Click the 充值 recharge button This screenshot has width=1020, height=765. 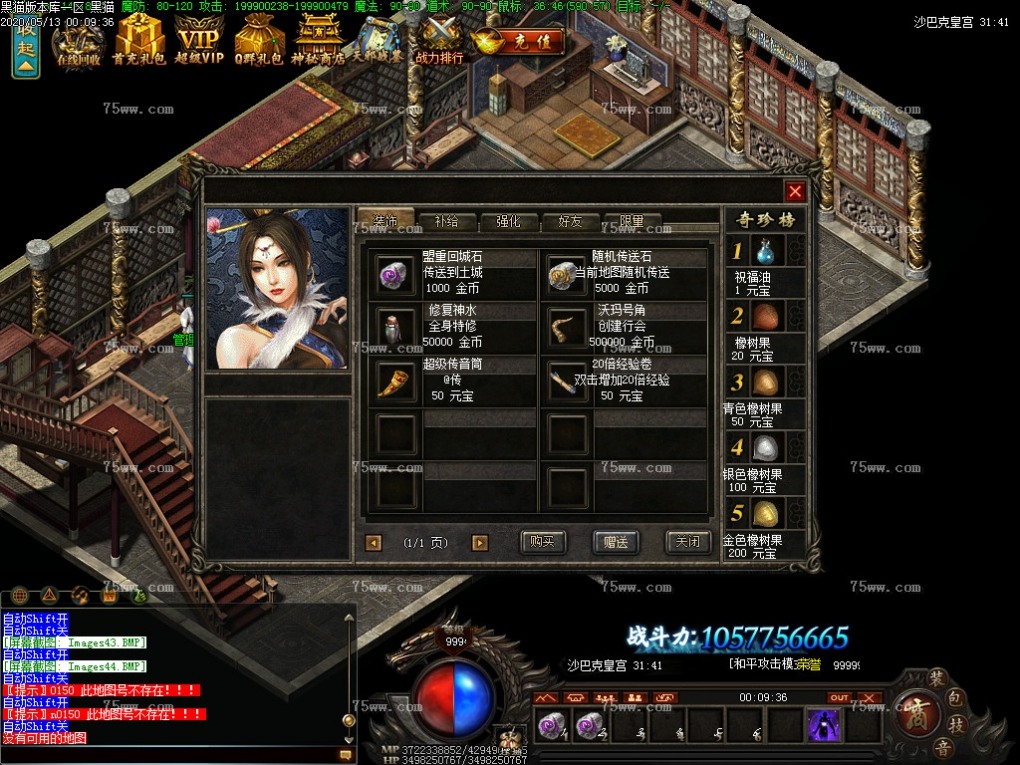click(x=519, y=42)
